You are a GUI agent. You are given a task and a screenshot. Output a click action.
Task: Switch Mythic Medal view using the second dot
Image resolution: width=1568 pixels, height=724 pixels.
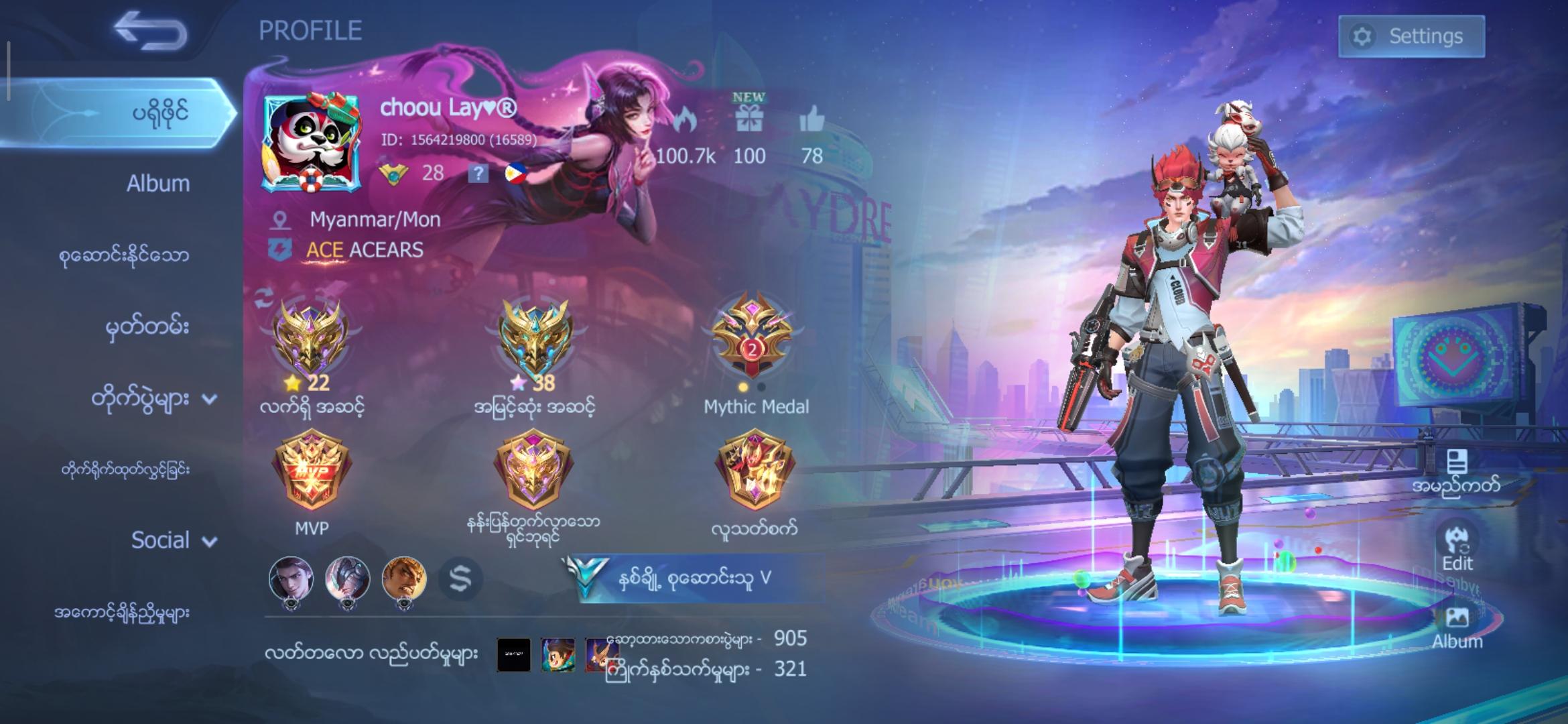[761, 387]
